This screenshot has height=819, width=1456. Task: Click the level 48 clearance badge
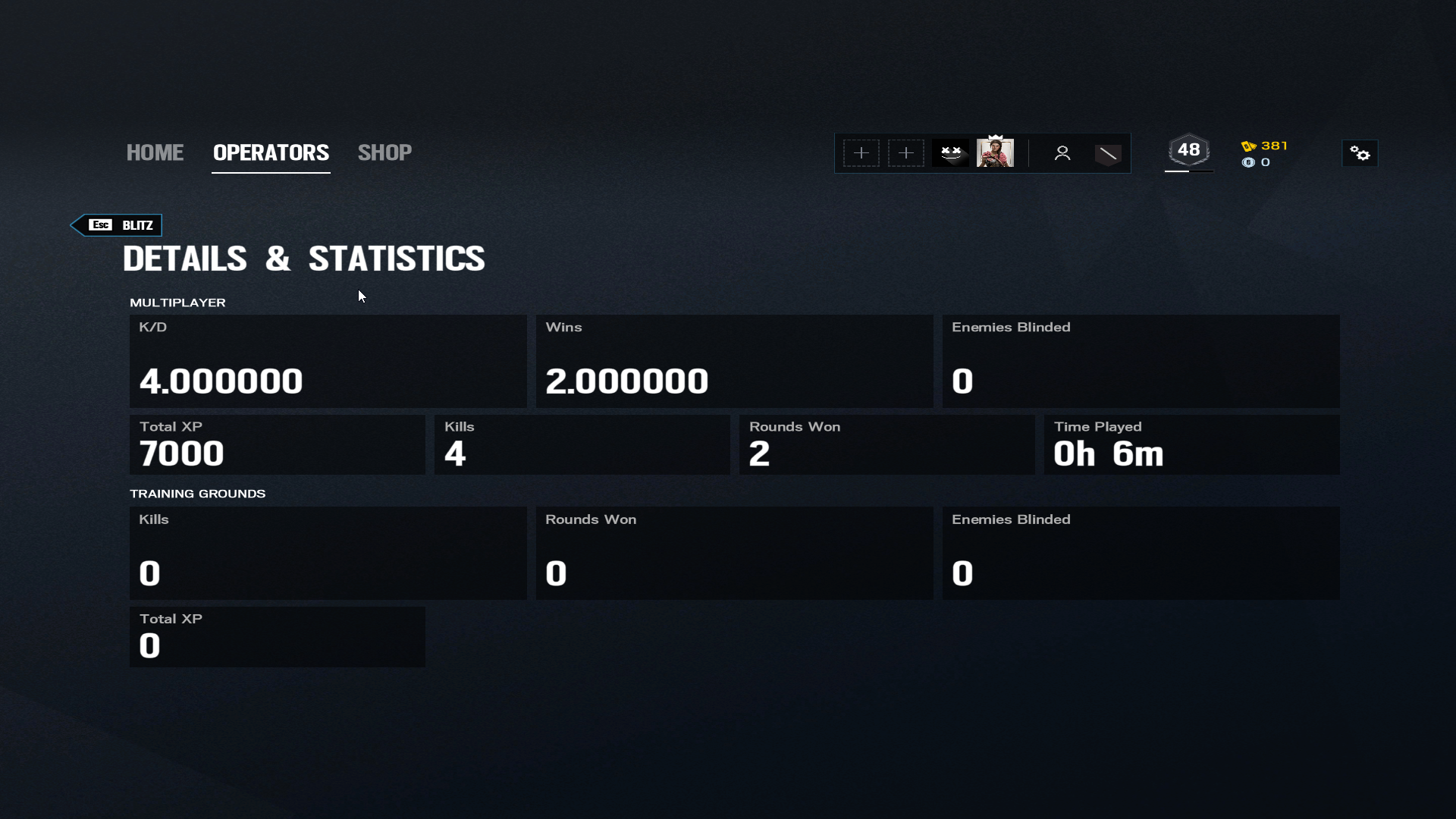pos(1188,150)
